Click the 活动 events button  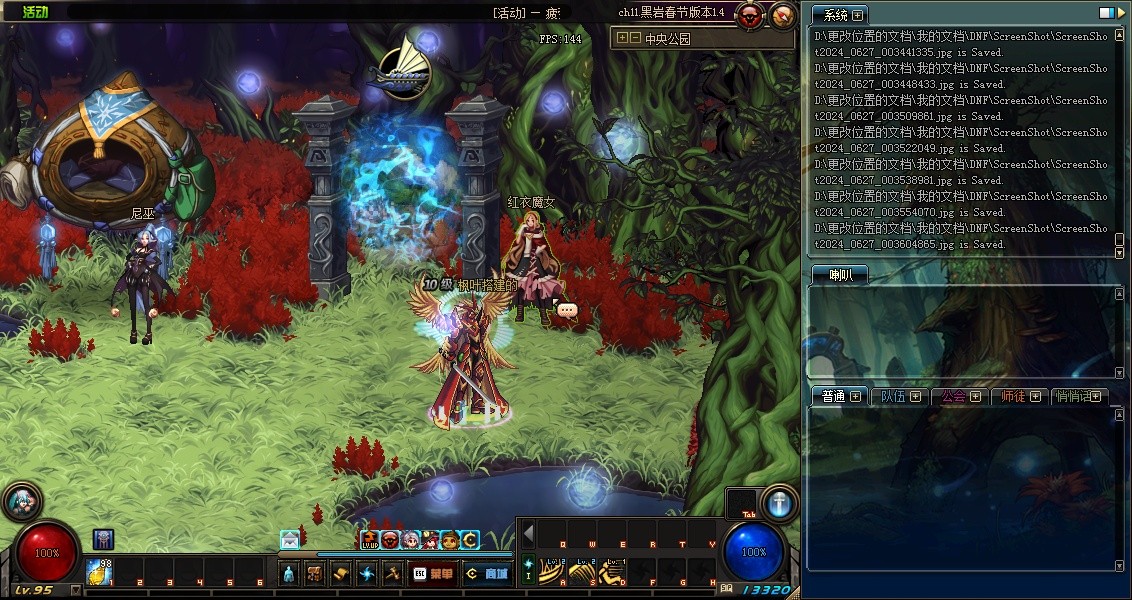35,12
